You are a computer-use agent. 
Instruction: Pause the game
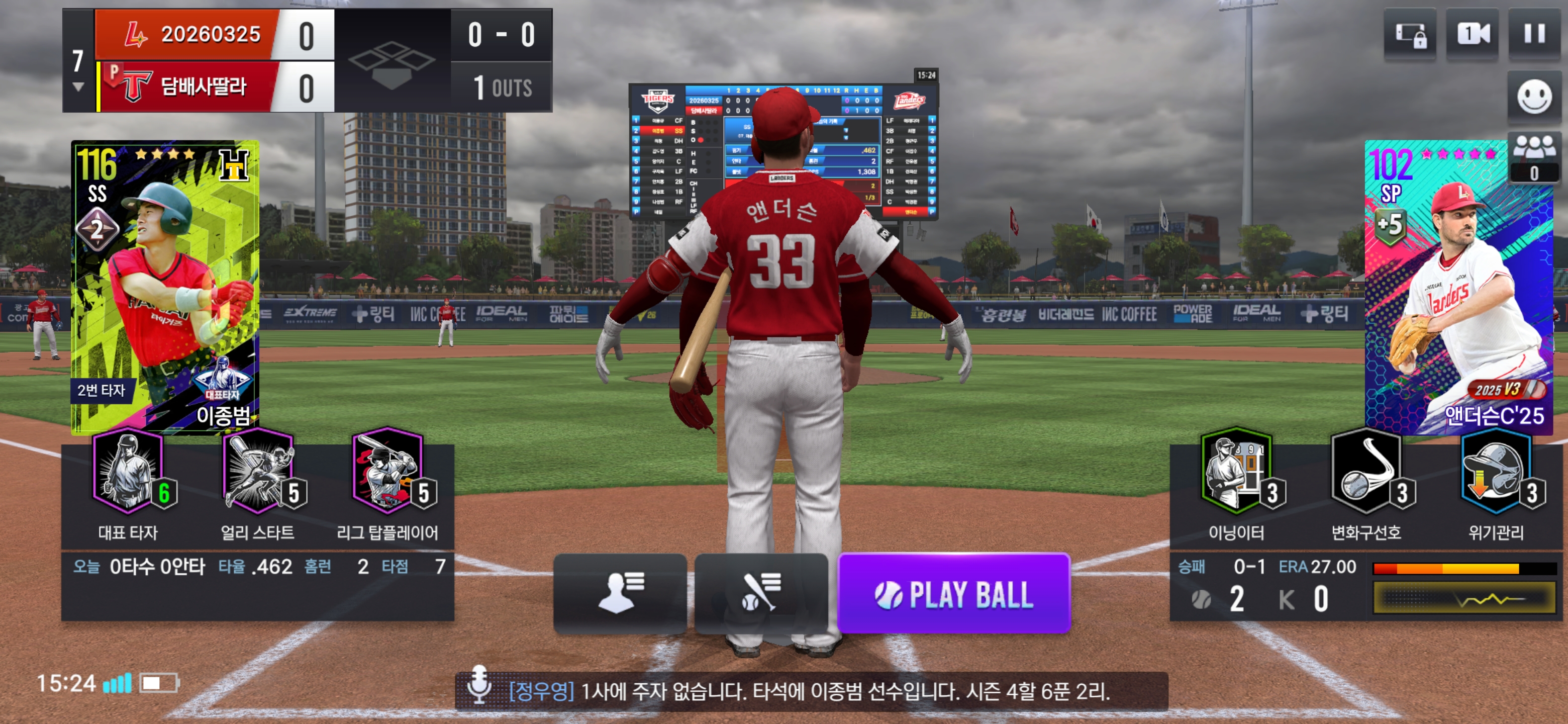(1534, 34)
